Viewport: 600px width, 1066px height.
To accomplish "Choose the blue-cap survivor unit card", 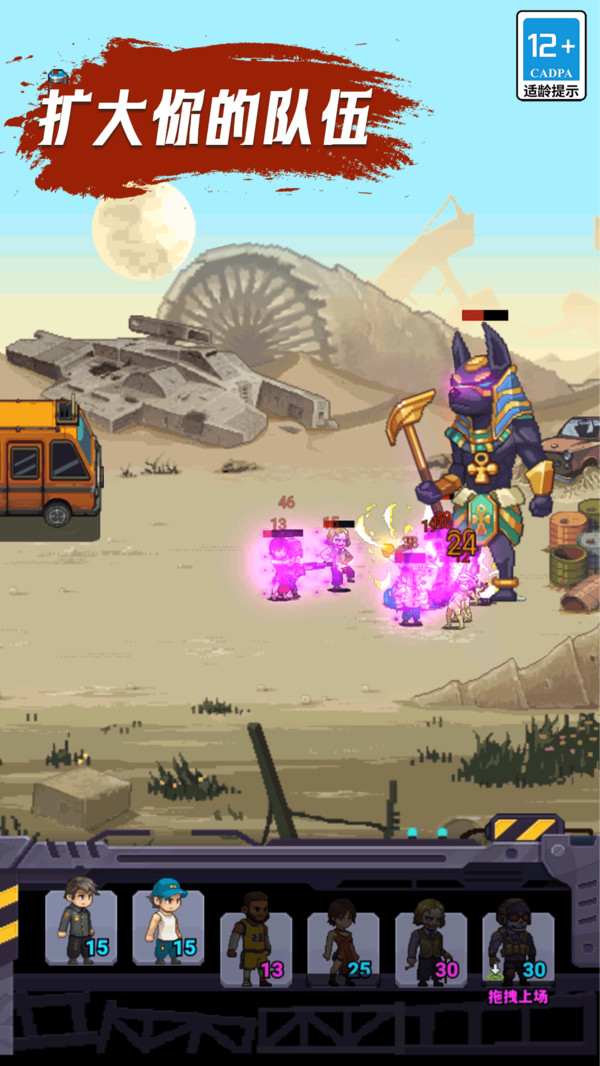I will tap(168, 927).
